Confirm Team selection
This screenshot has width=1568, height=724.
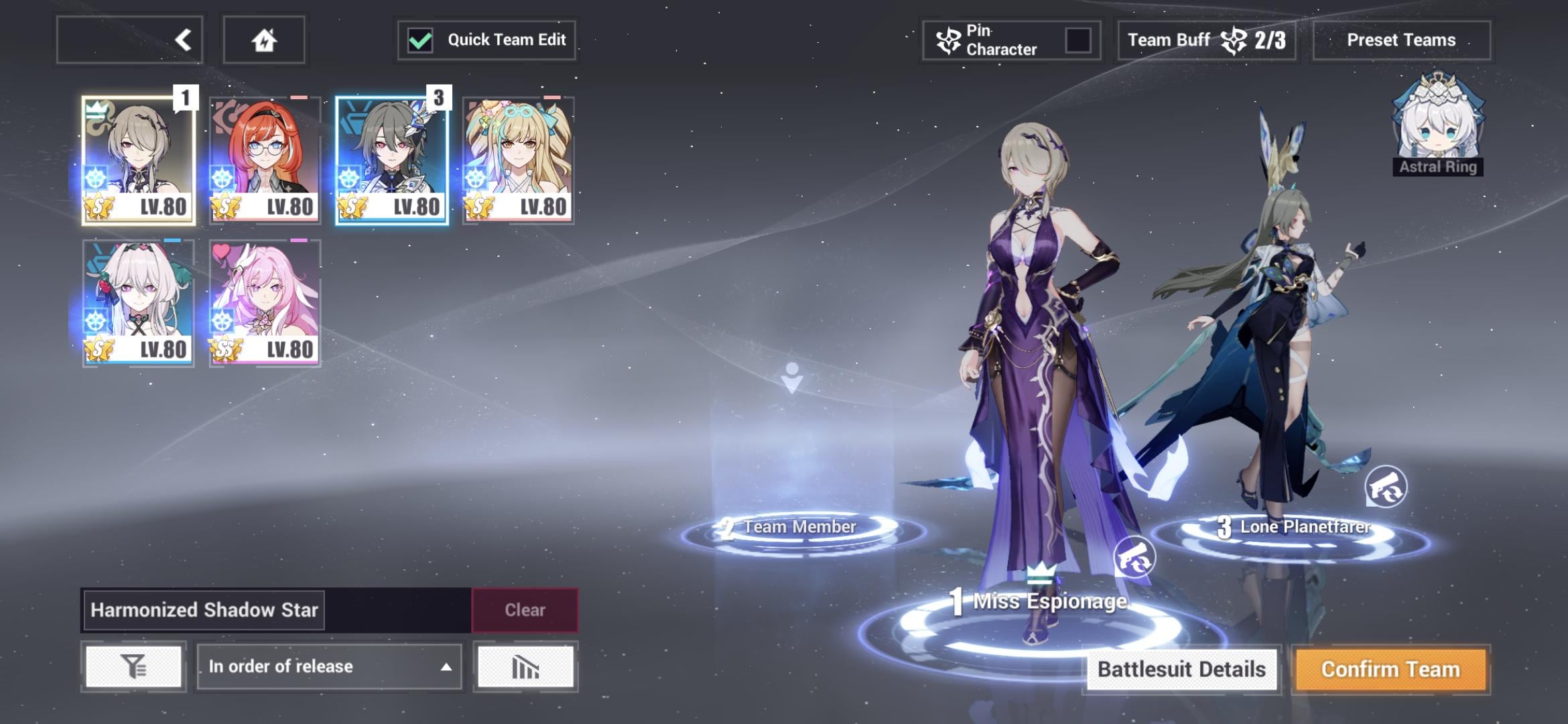[1390, 669]
